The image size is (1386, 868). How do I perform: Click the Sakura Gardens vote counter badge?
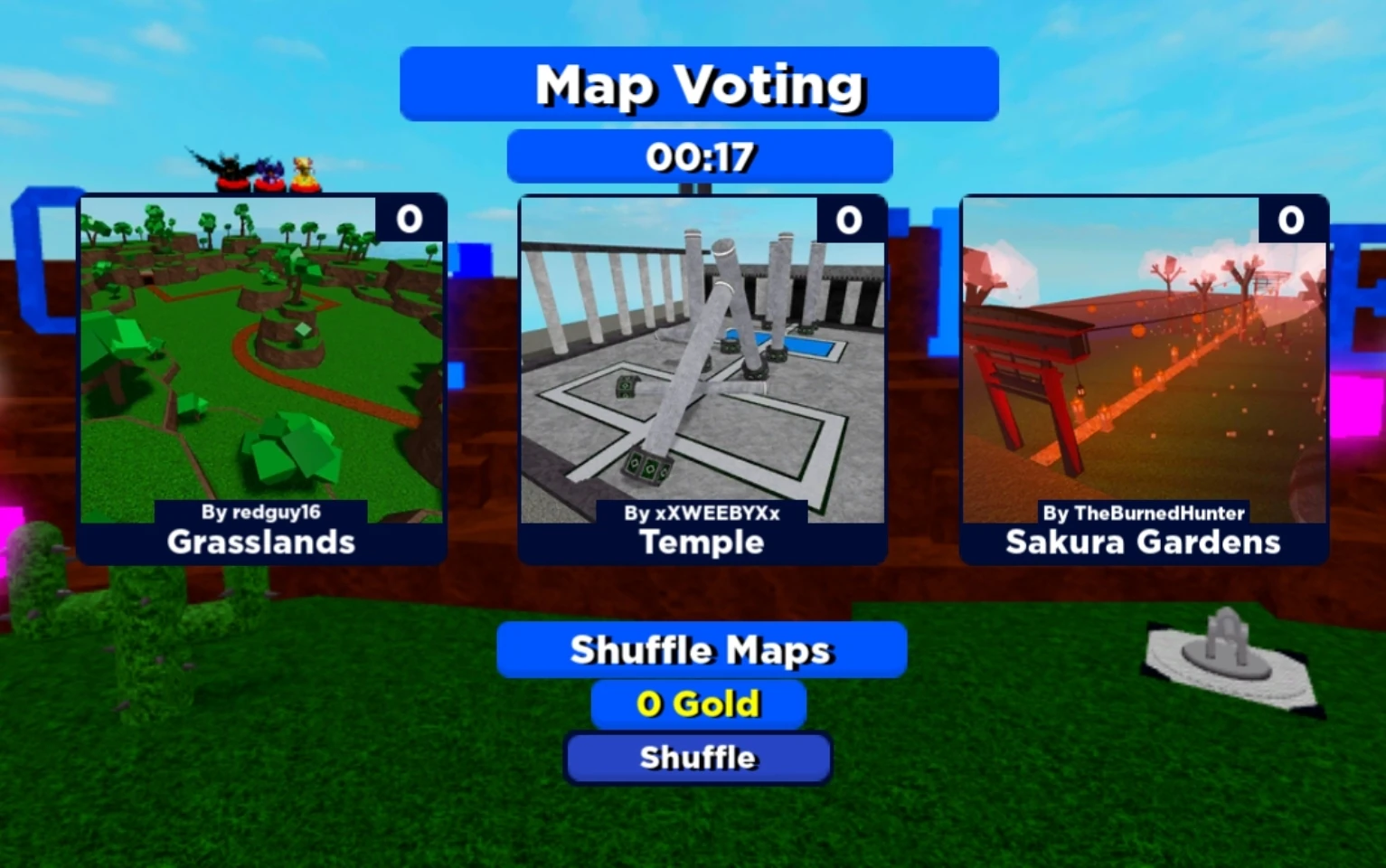(x=1291, y=219)
